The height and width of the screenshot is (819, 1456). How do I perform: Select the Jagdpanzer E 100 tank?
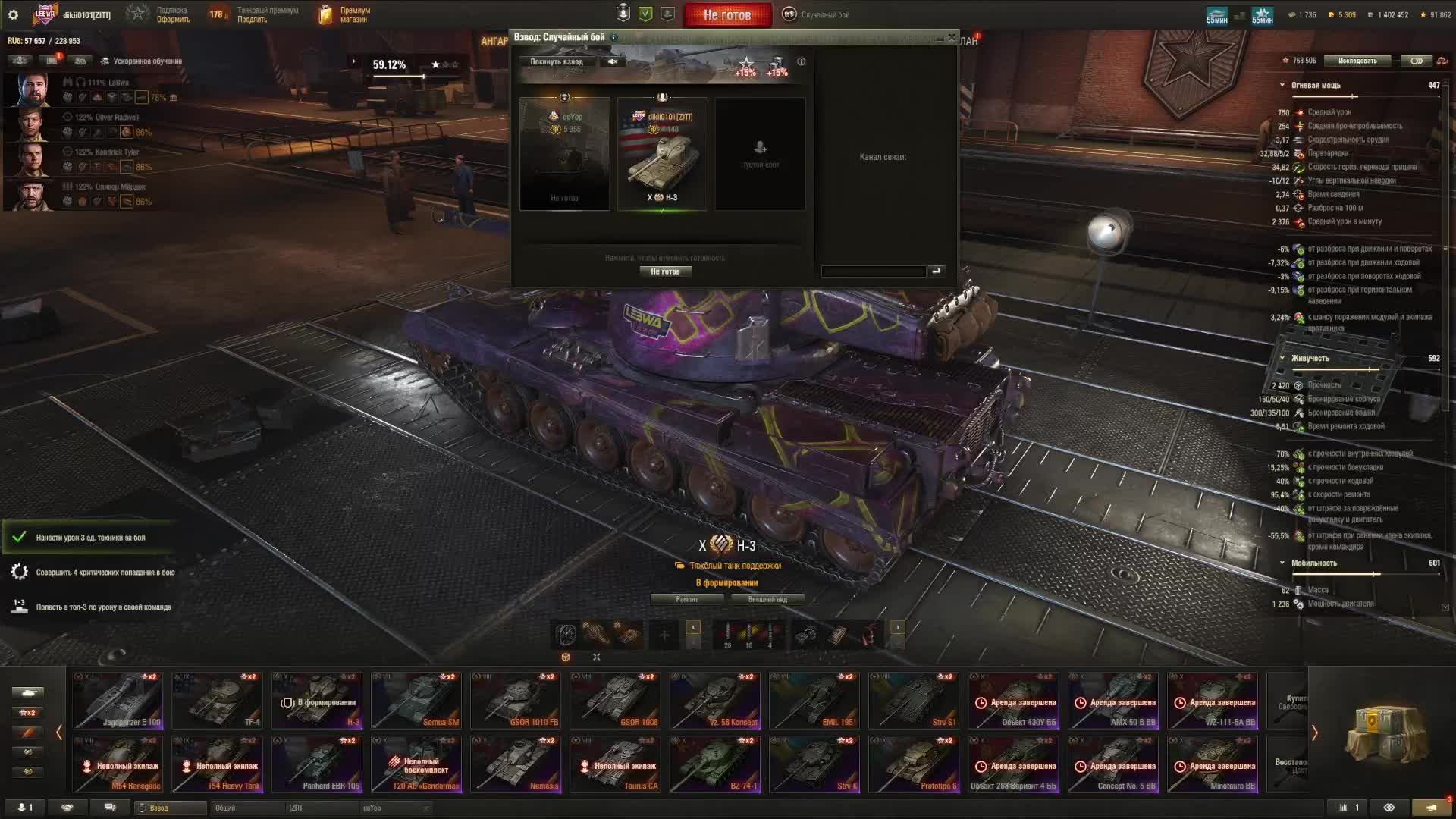tap(118, 701)
